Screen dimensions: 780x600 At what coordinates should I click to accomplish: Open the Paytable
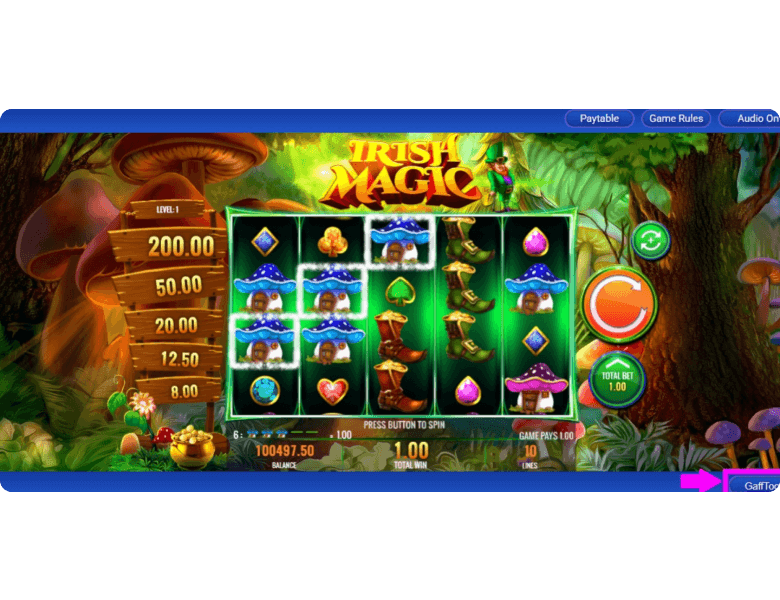click(599, 118)
